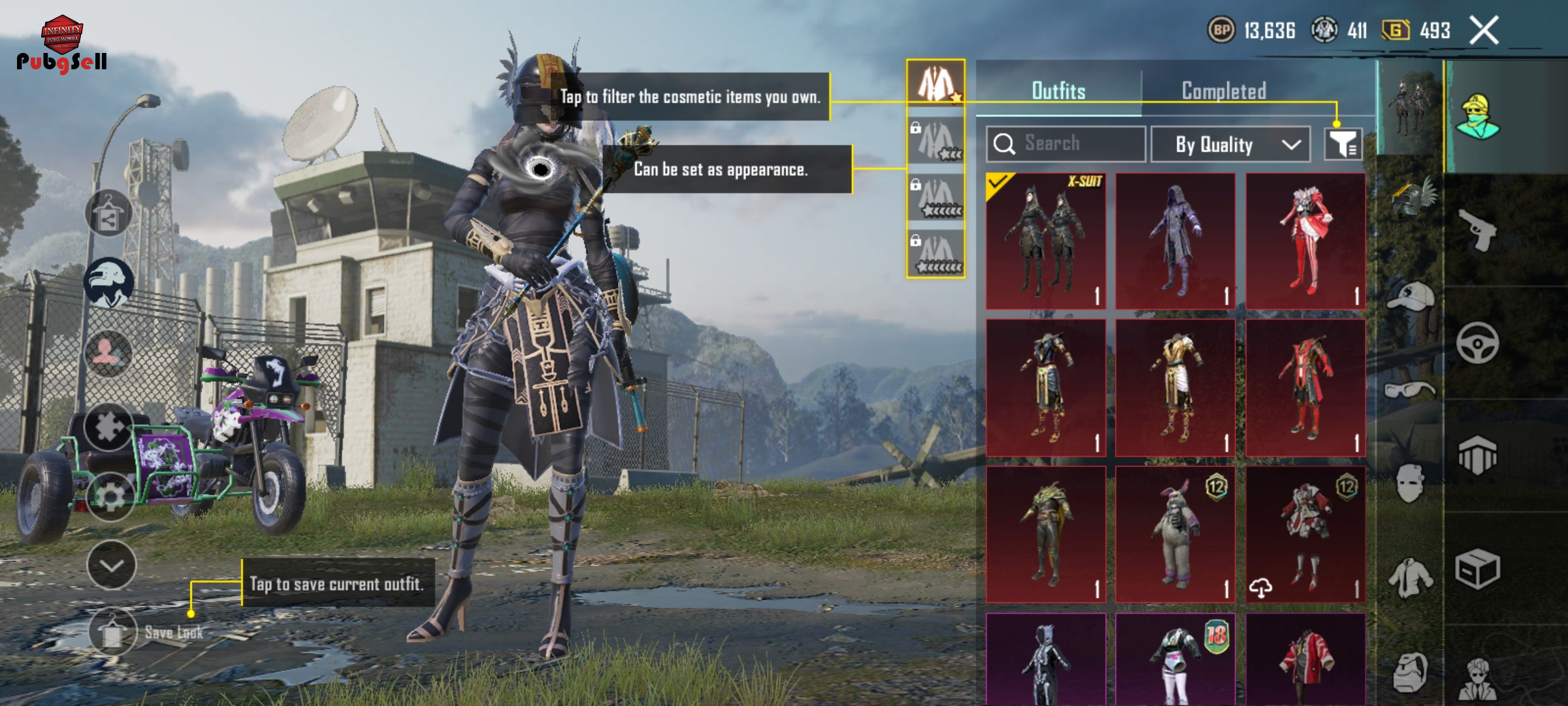
Task: Pick the grey bunny costume outfit
Action: [1175, 534]
